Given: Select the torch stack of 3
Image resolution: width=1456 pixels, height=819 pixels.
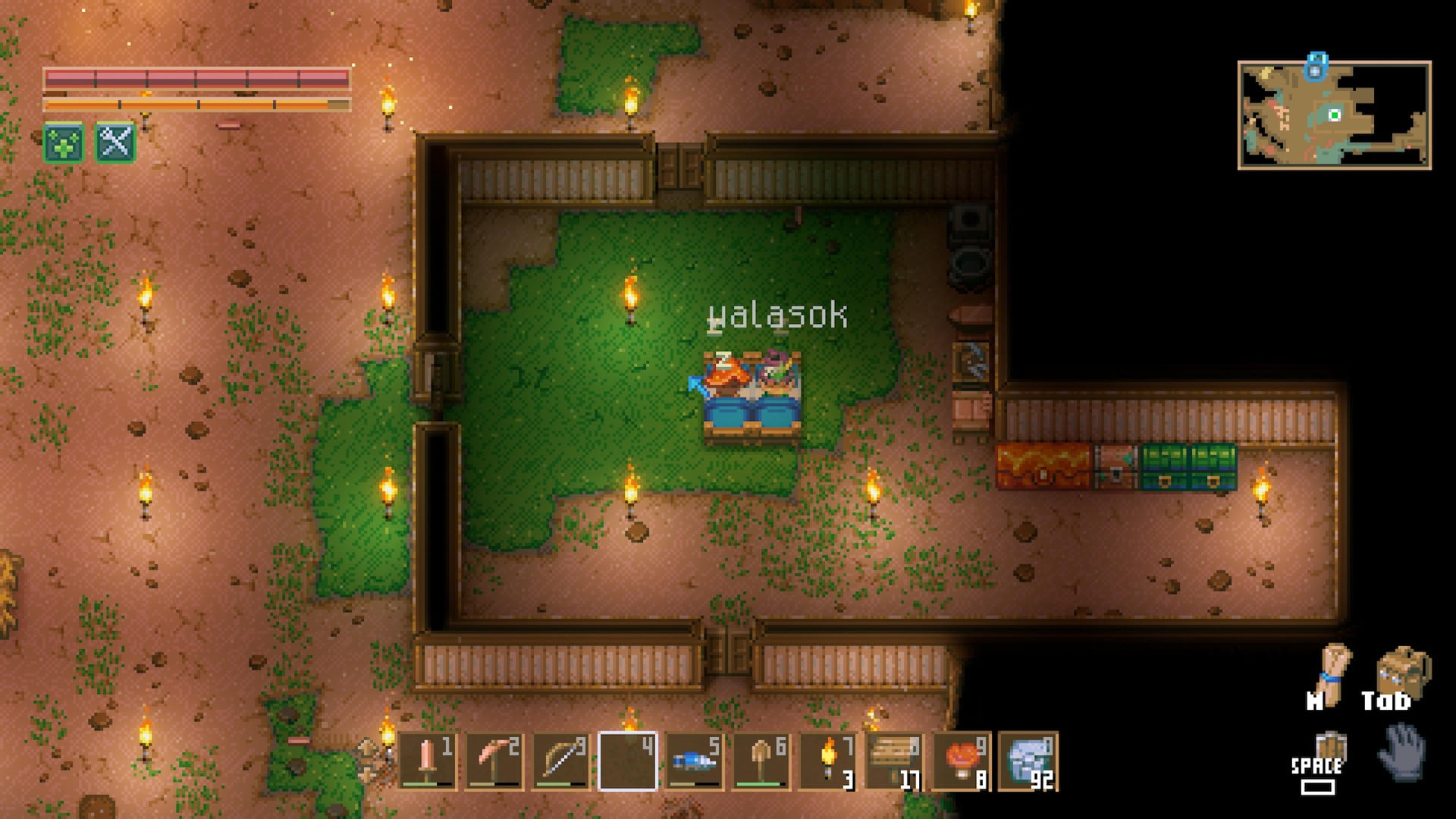Looking at the screenshot, I should (x=827, y=761).
